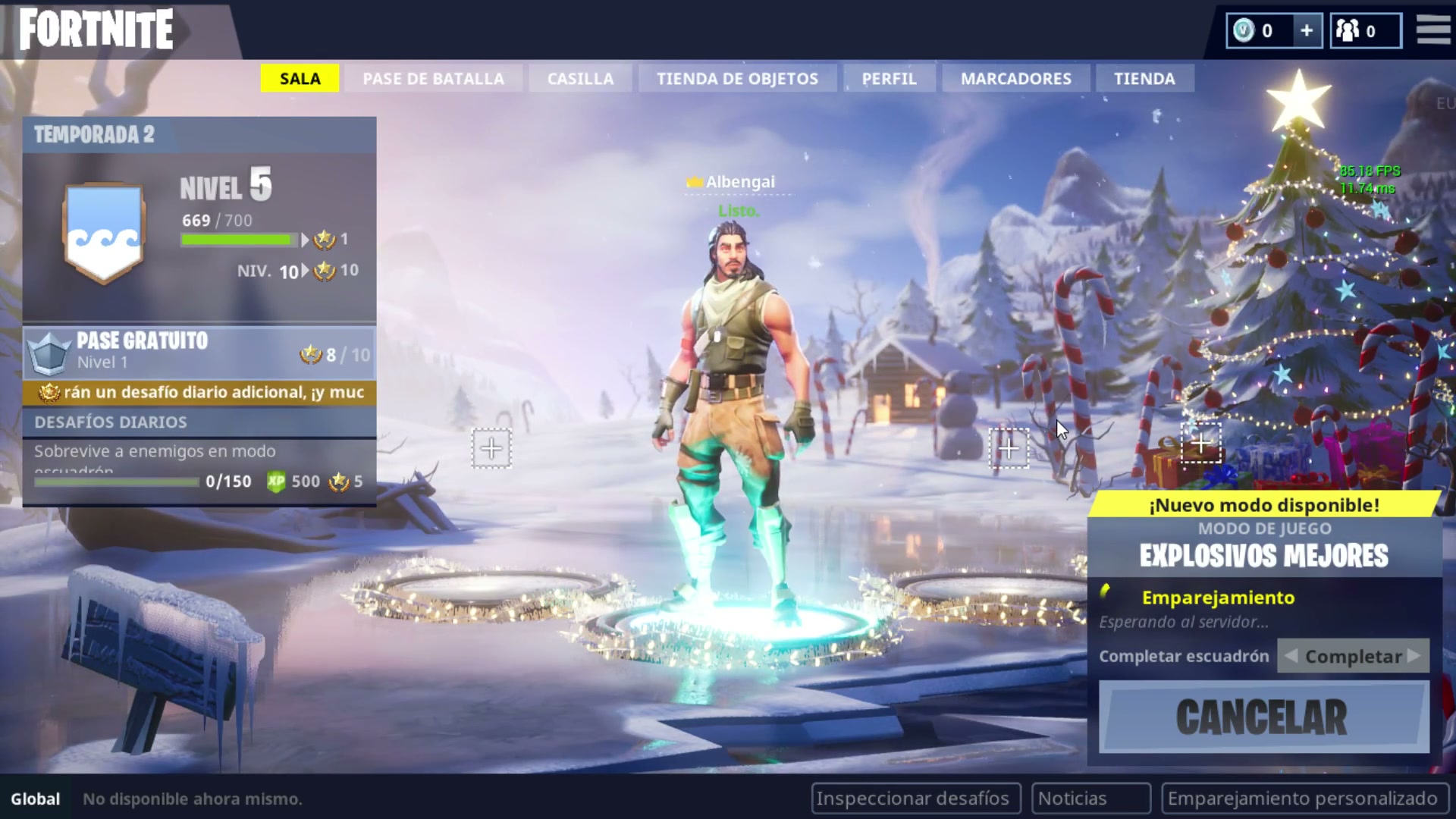Toggle ready status on the Listo indicator
1456x819 pixels.
[738, 211]
